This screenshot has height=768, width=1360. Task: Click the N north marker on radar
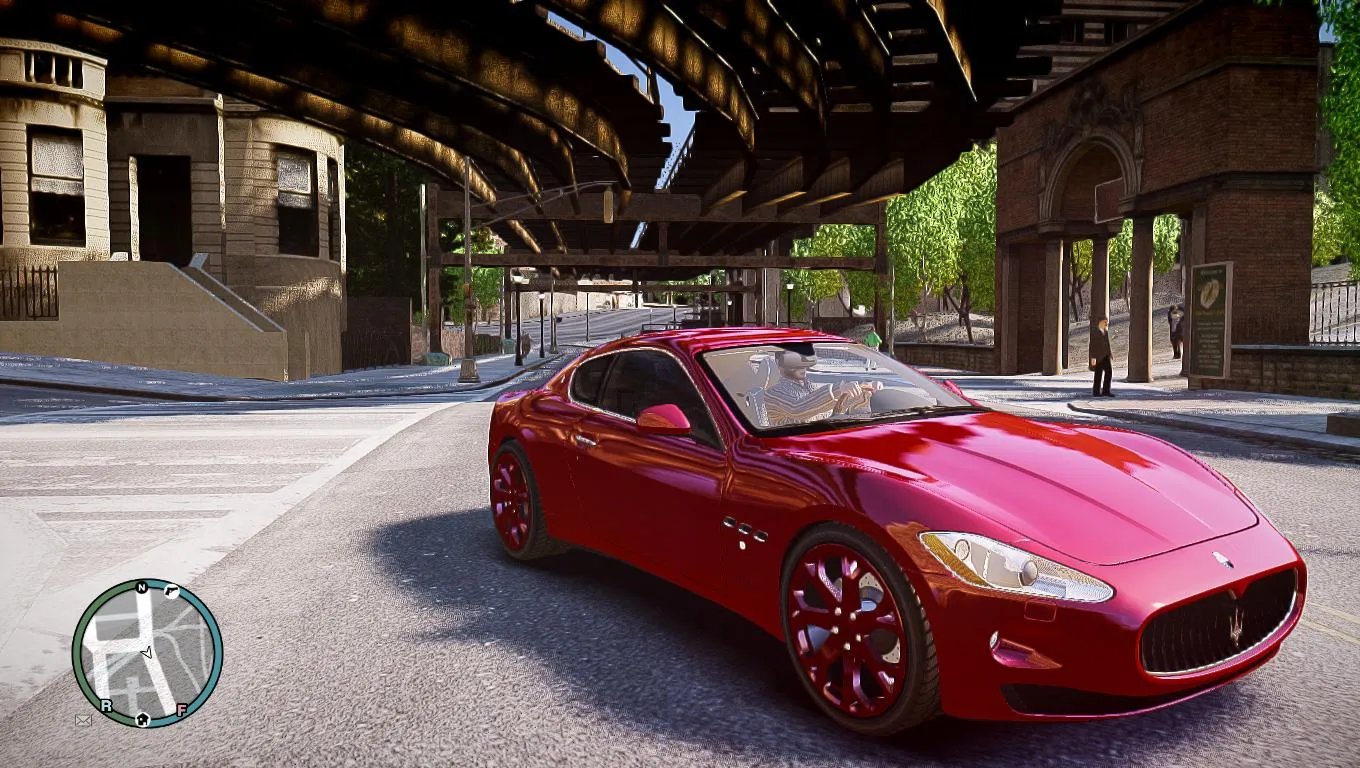point(142,587)
